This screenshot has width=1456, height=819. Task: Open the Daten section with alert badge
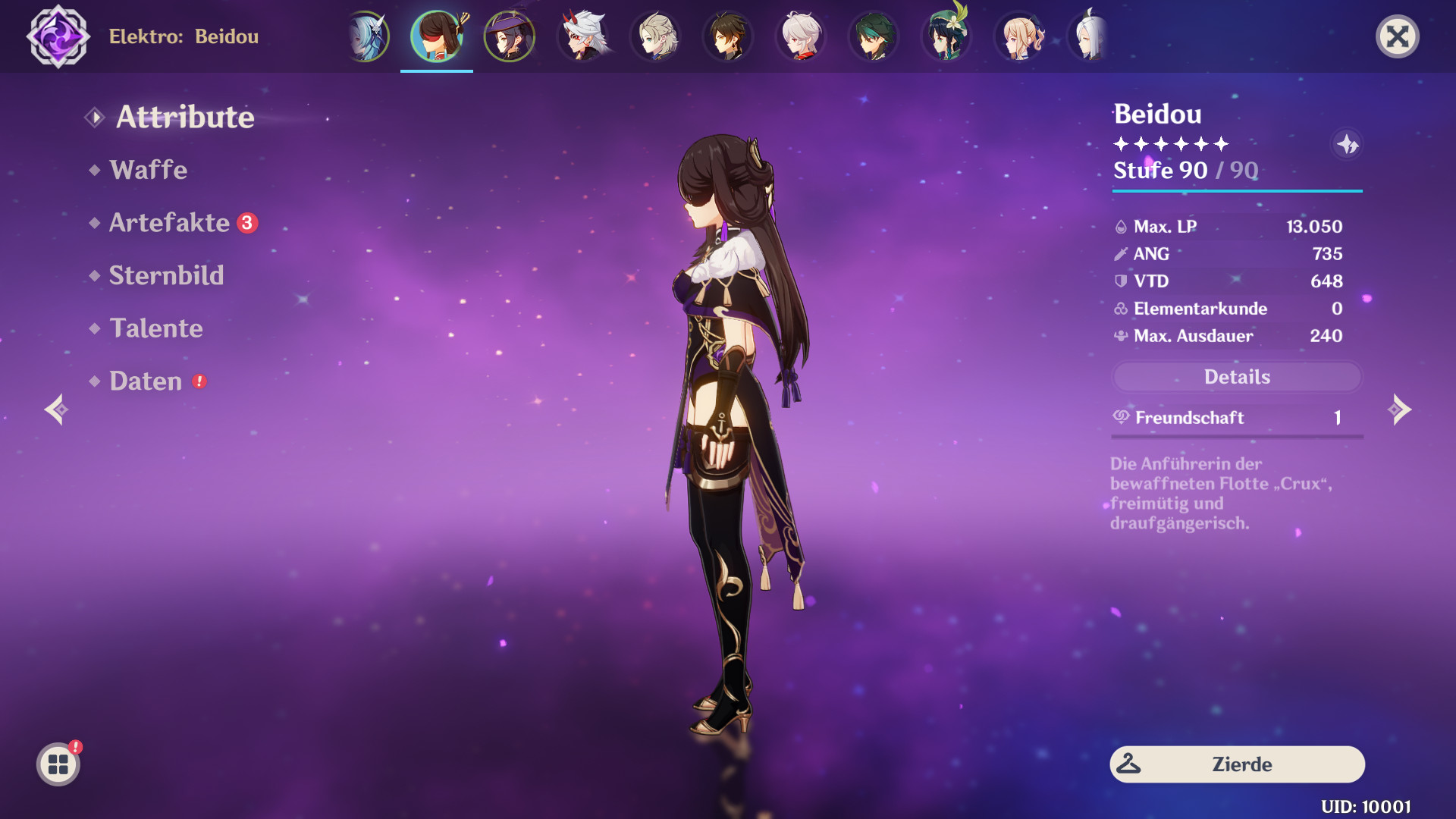tap(146, 381)
